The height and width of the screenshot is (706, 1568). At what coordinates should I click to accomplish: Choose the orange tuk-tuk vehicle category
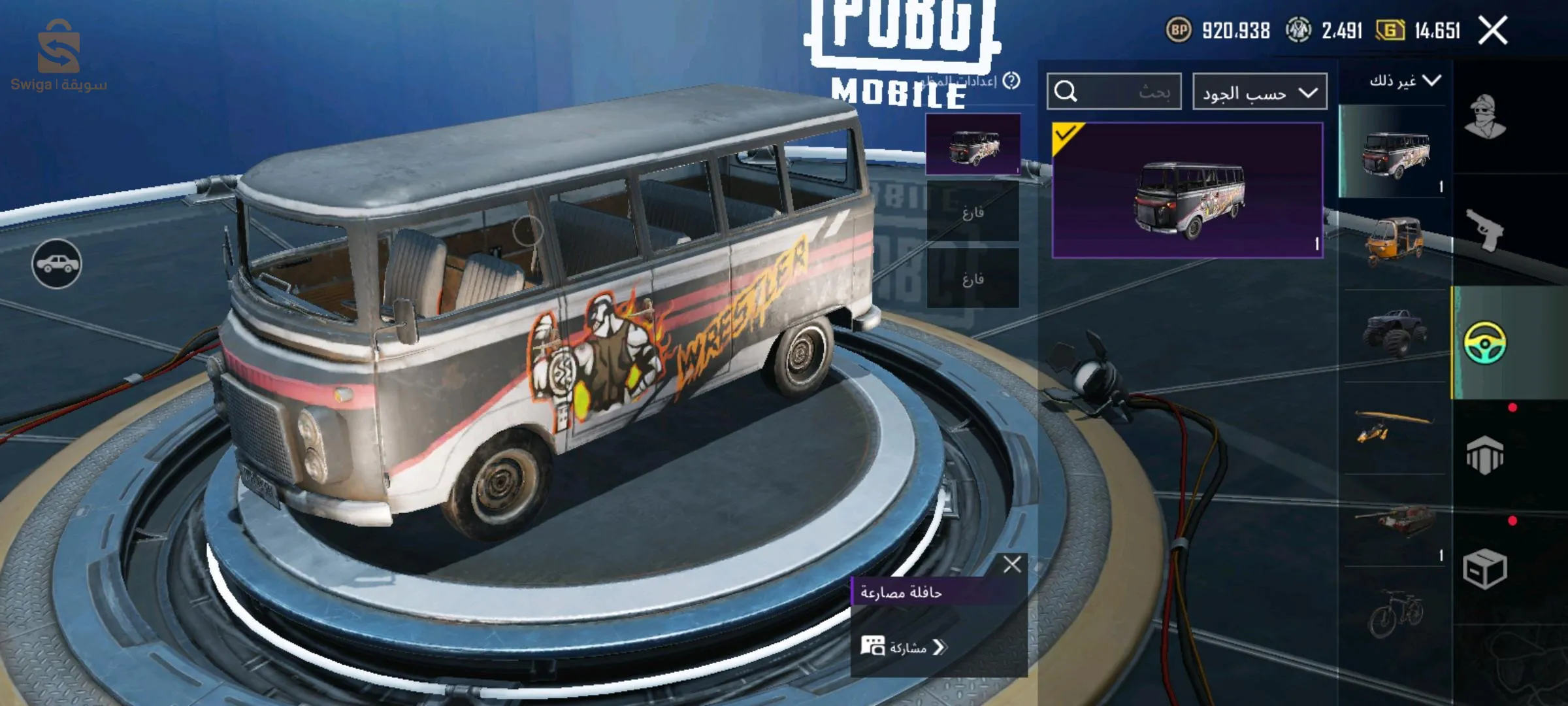coord(1395,242)
